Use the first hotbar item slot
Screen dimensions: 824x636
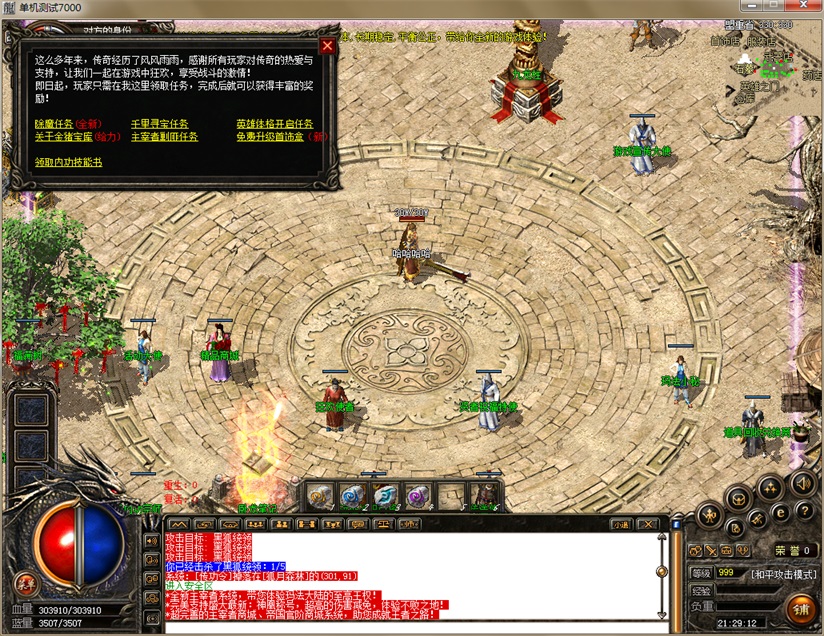[321, 495]
